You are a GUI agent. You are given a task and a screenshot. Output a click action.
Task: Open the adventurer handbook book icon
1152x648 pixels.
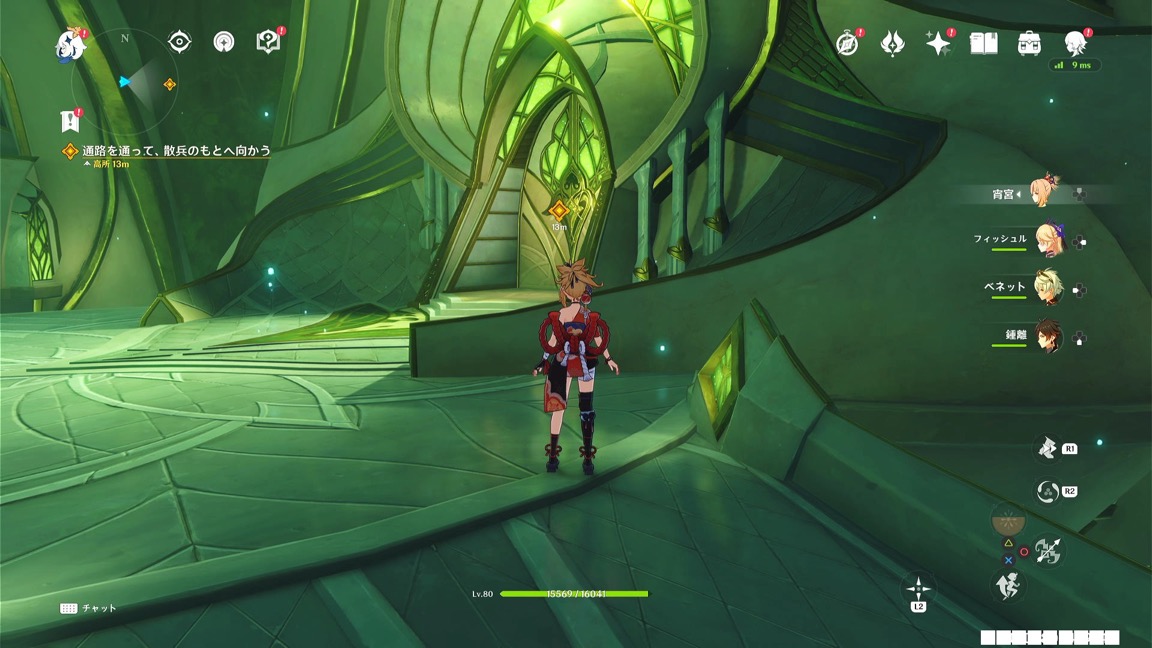click(984, 43)
